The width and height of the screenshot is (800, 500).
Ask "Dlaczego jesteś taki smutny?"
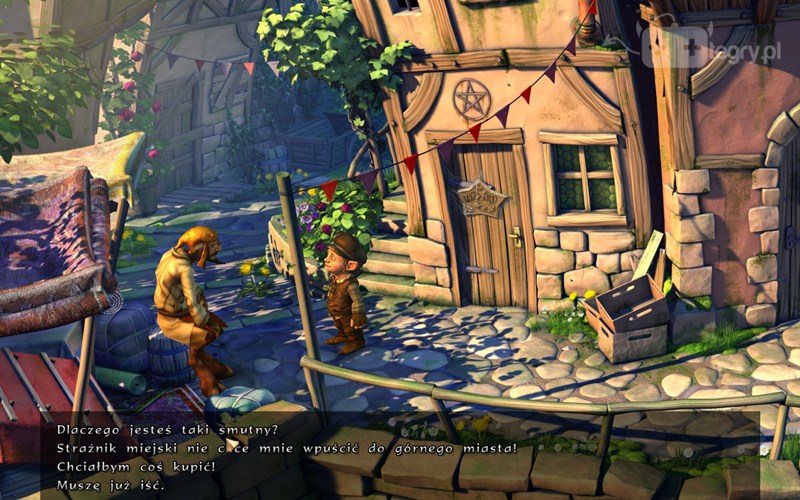point(160,430)
